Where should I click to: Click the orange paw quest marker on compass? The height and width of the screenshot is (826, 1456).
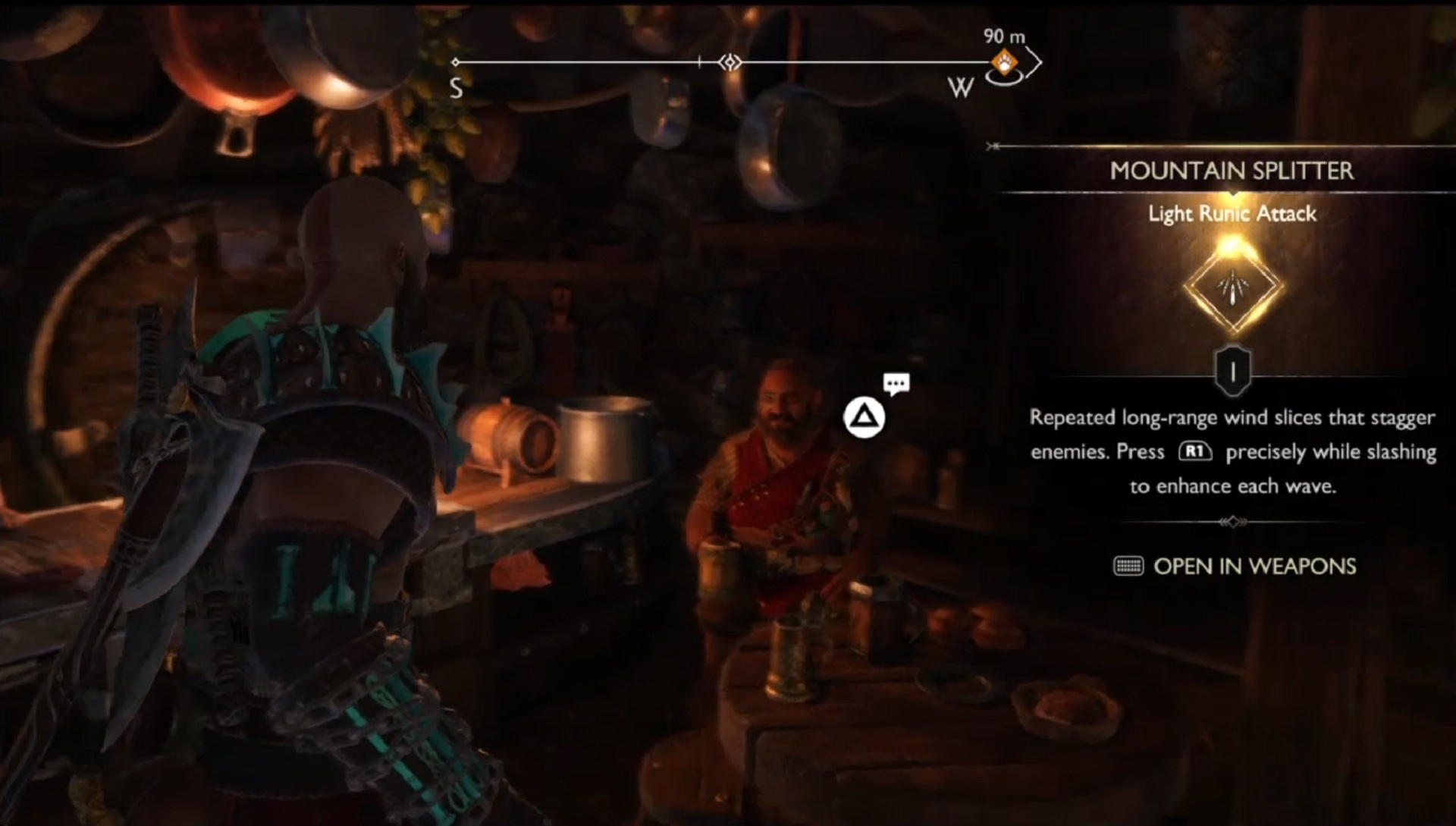click(1006, 64)
